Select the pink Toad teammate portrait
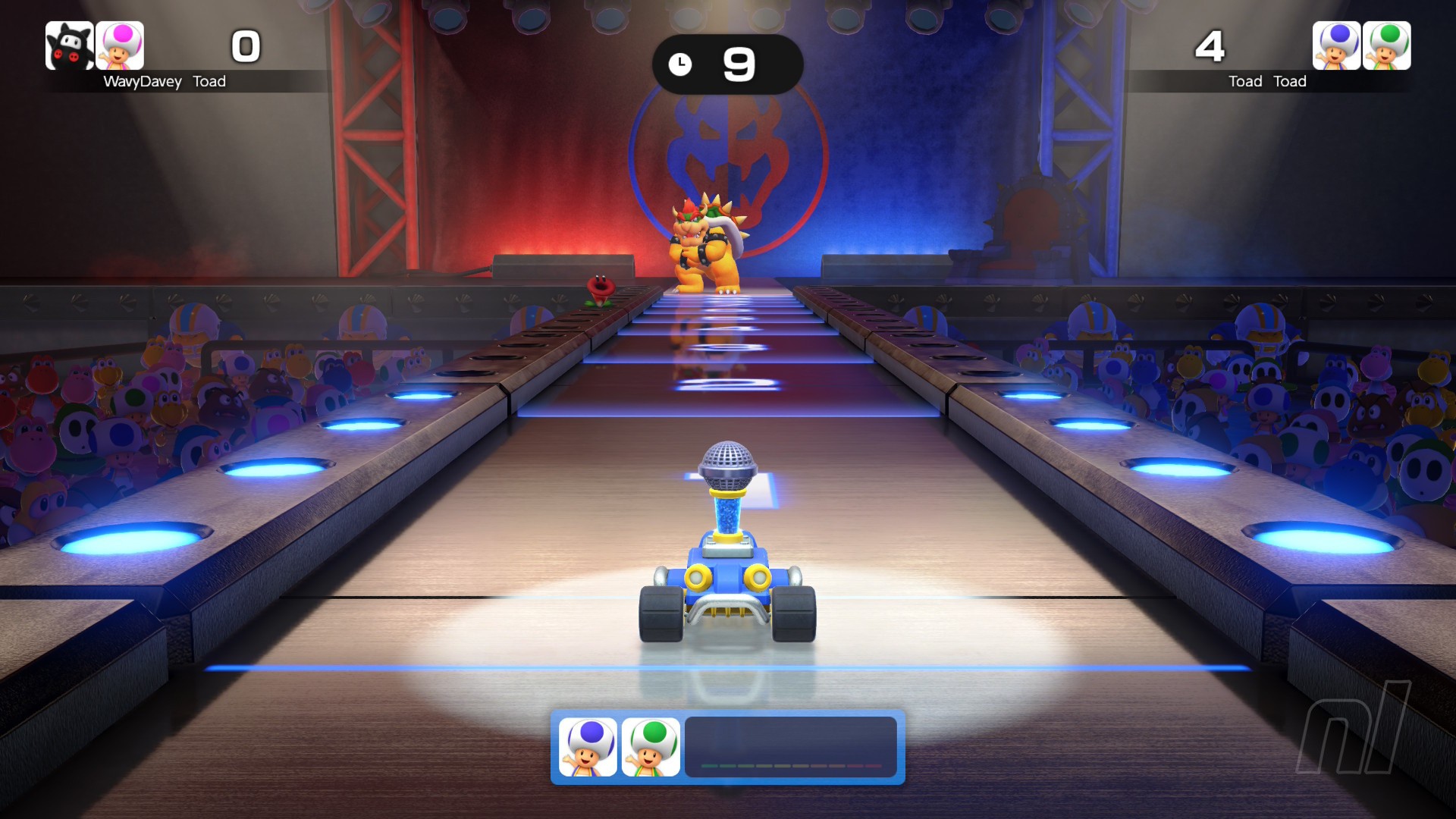The image size is (1456, 819). click(x=120, y=45)
